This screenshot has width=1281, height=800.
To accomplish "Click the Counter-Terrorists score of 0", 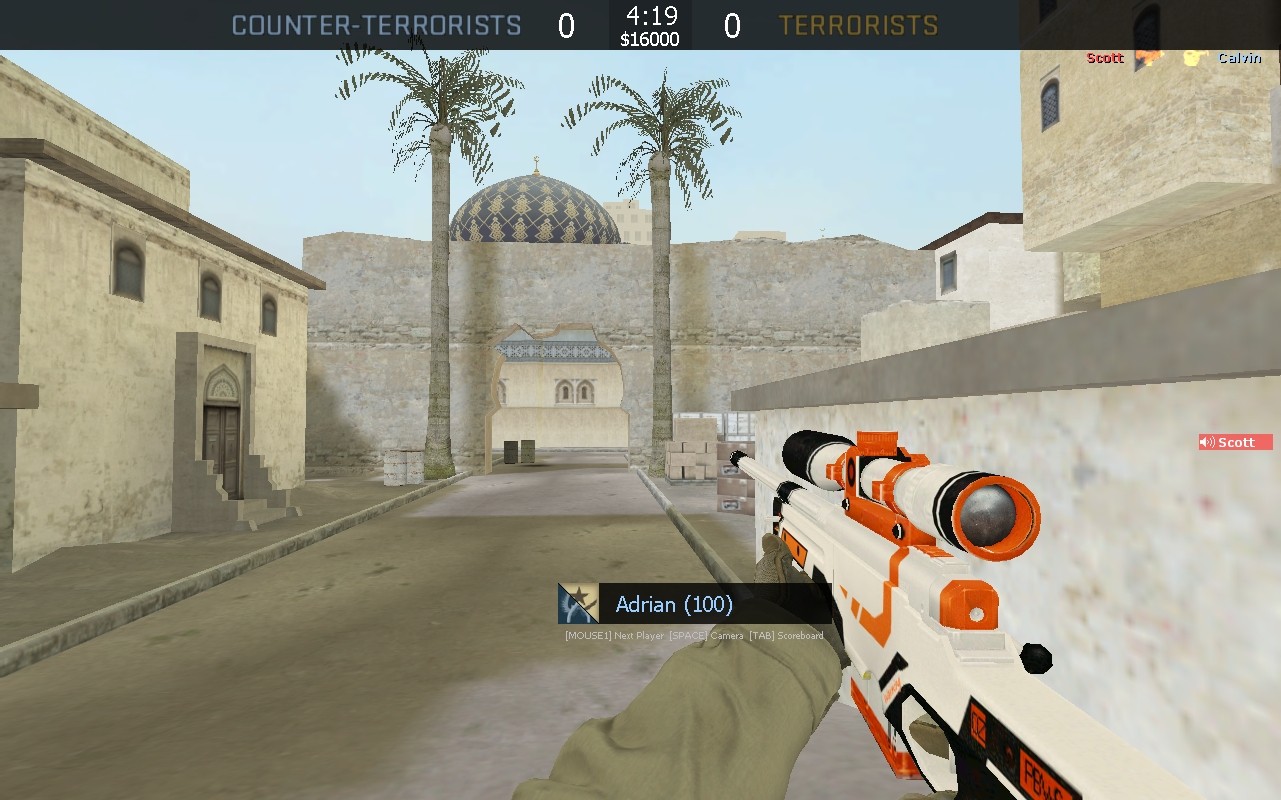I will click(564, 24).
